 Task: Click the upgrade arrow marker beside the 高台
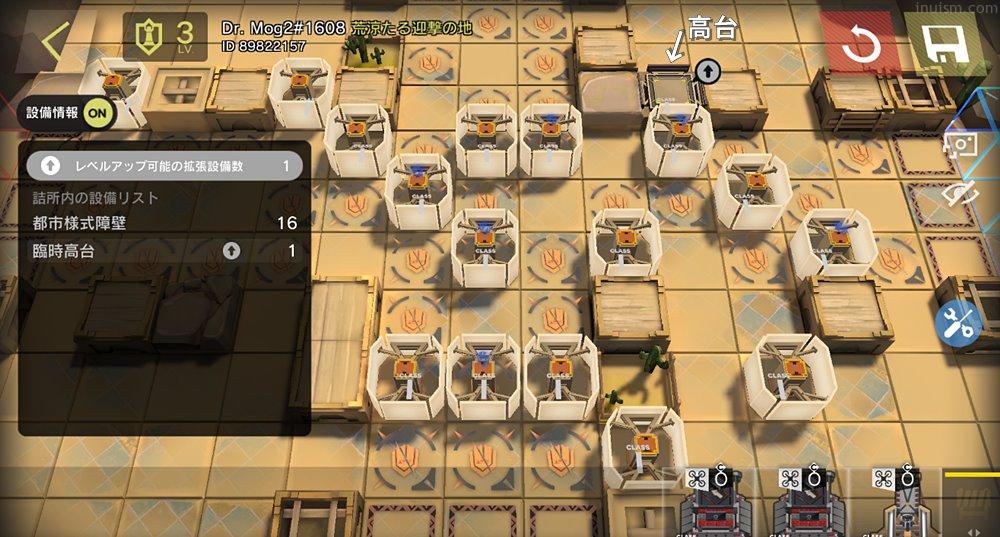coord(708,70)
